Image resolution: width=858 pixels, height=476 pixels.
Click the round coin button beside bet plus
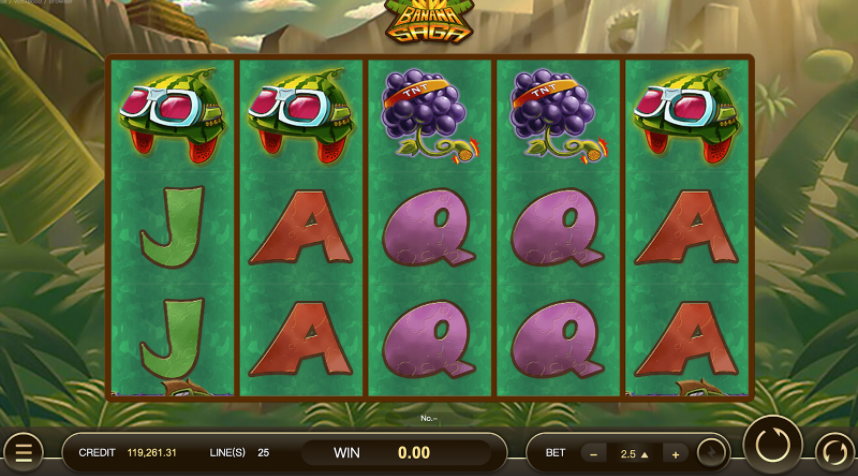pos(712,453)
